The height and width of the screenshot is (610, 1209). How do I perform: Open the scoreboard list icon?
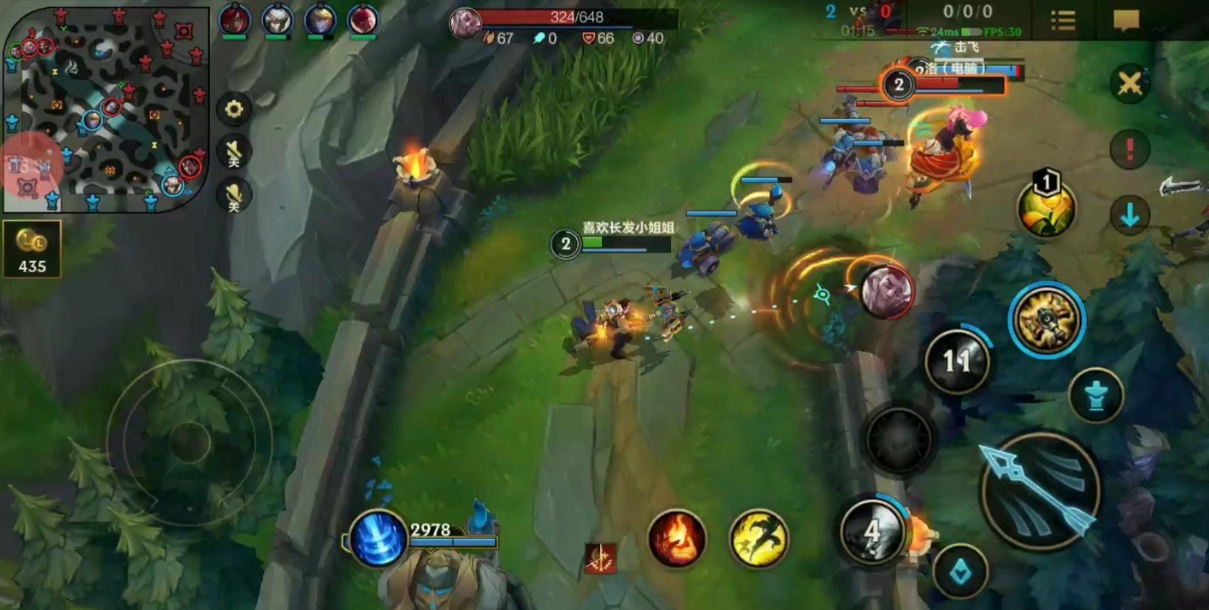[1063, 20]
